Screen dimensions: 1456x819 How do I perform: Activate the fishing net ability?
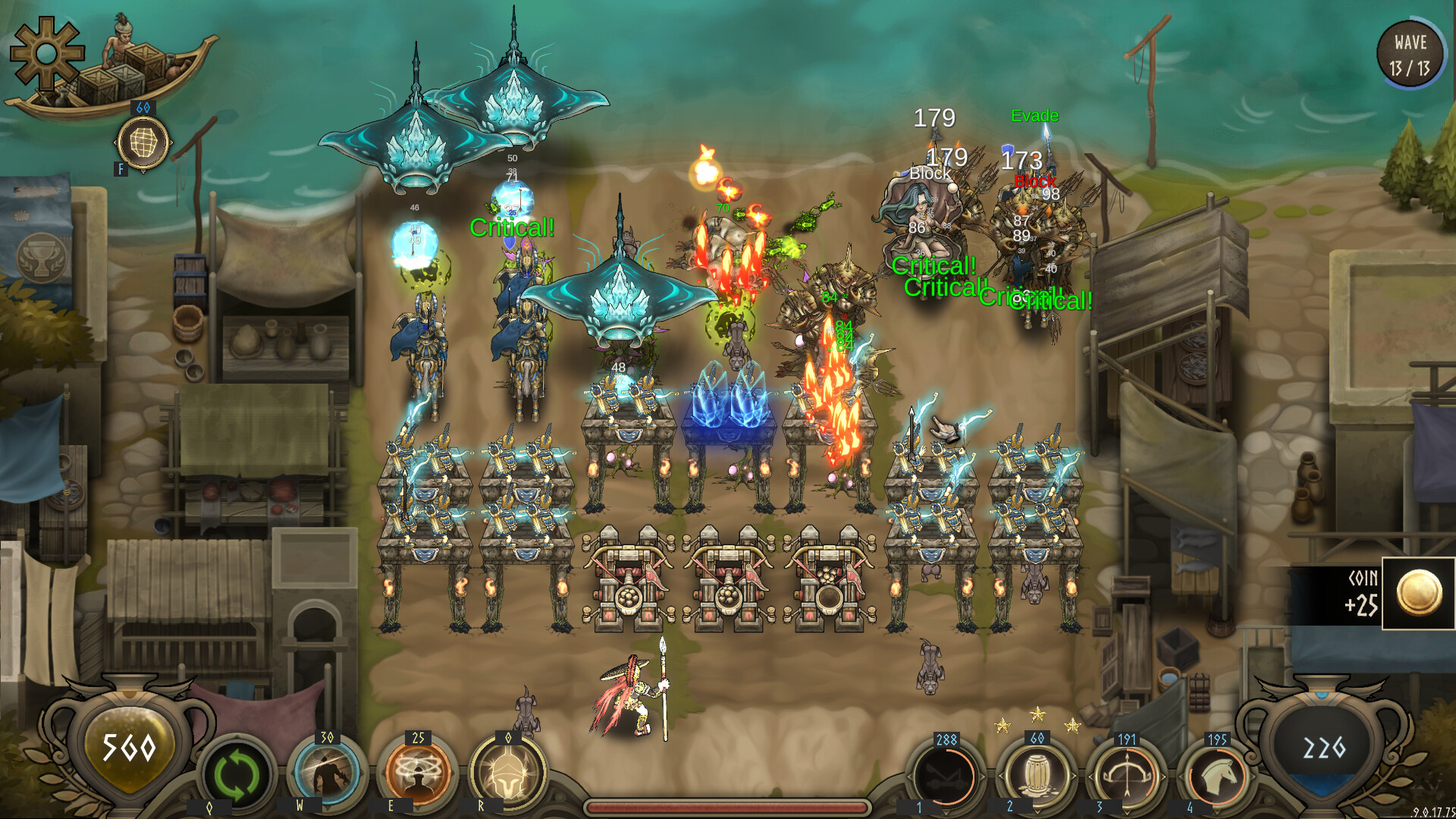click(143, 143)
